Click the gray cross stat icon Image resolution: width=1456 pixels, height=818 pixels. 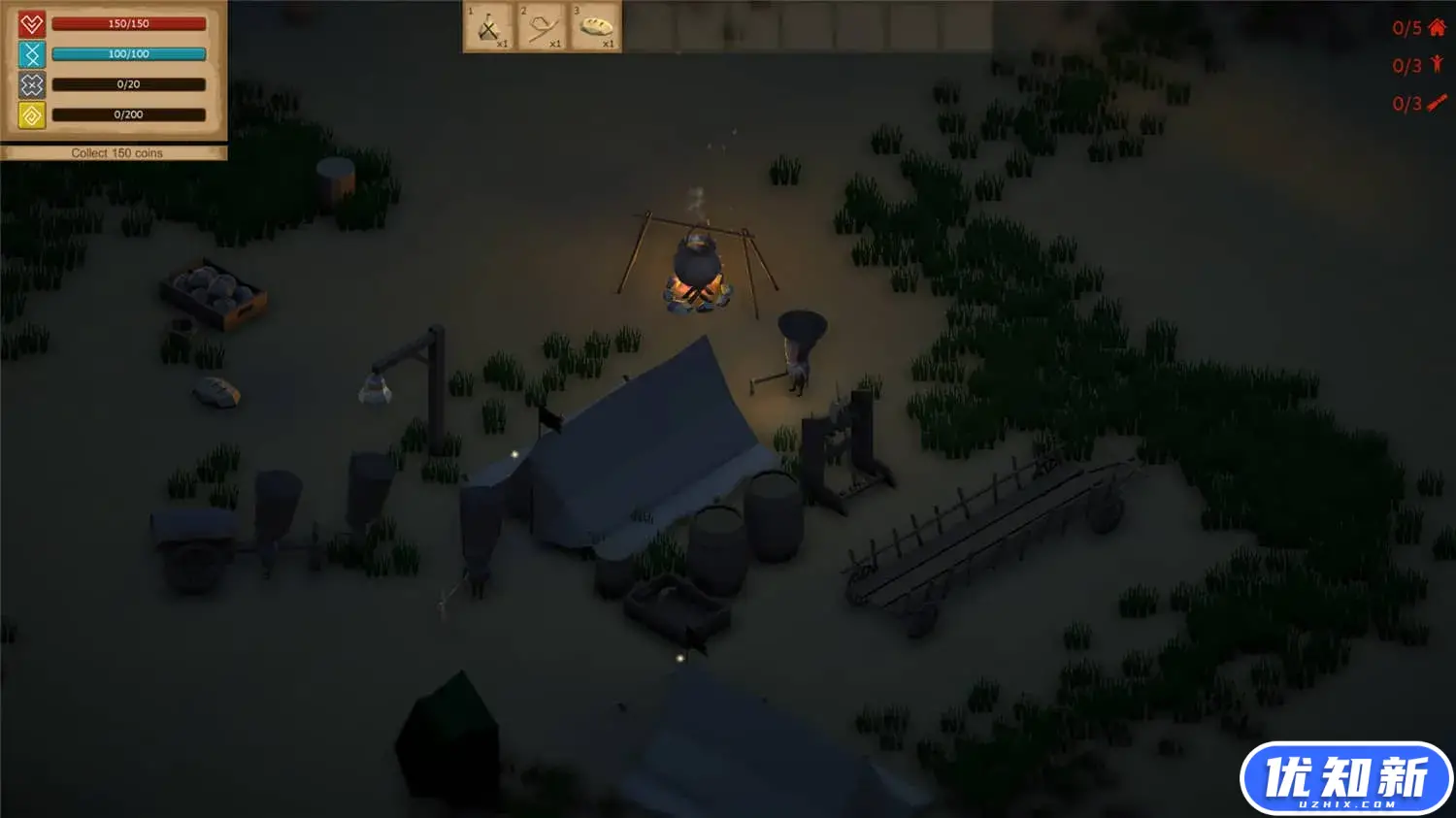point(31,84)
